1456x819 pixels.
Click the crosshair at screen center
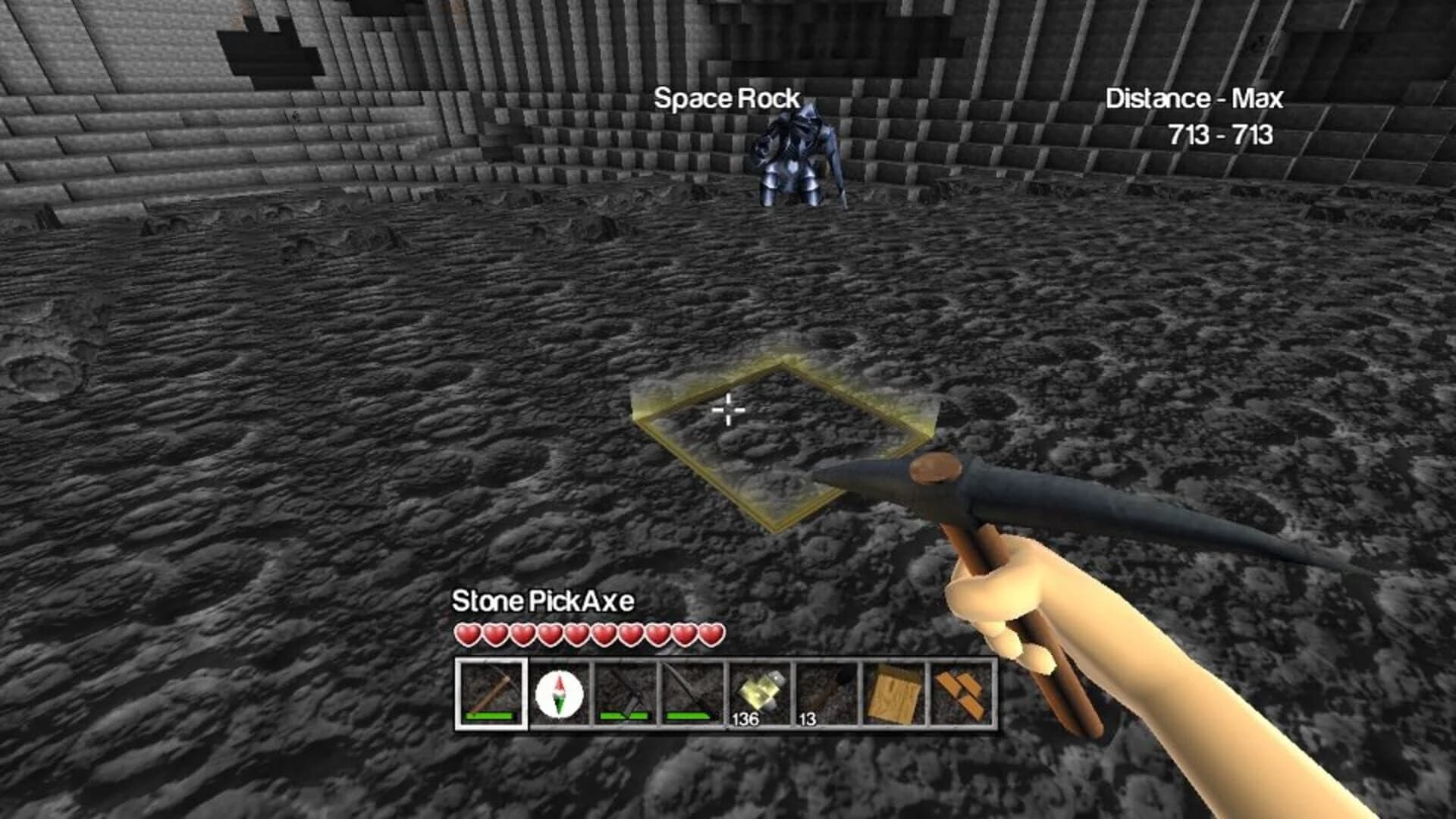pyautogui.click(x=728, y=409)
